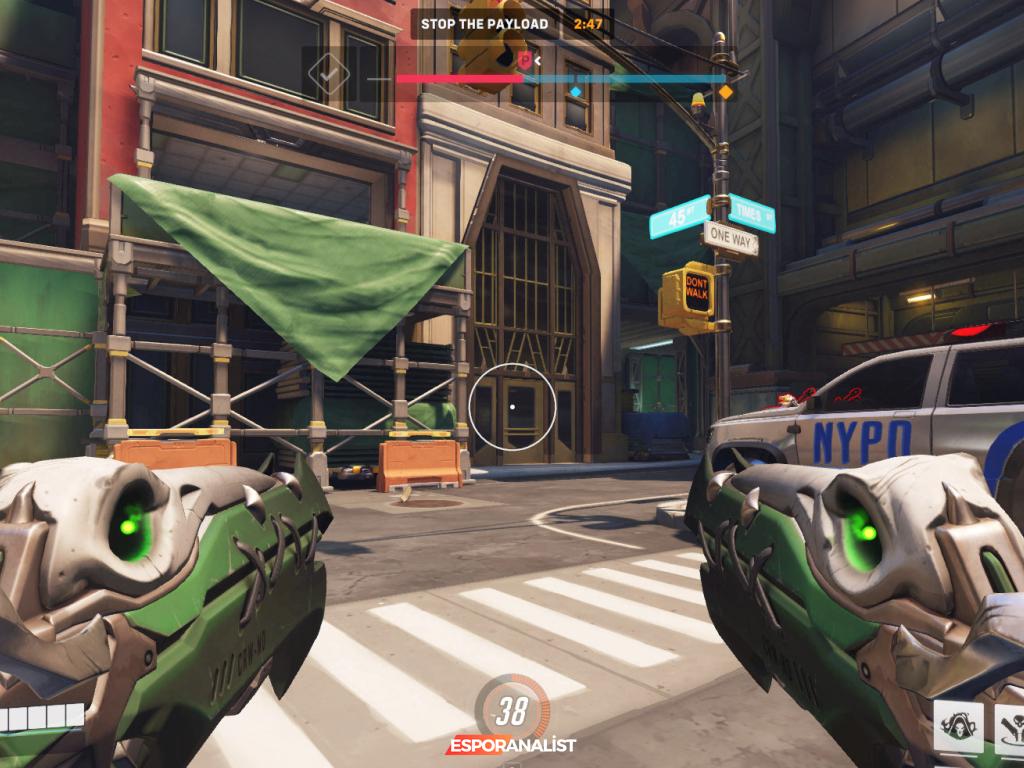
Task: Activate the Wraith Form ability icon
Action: click(x=958, y=727)
